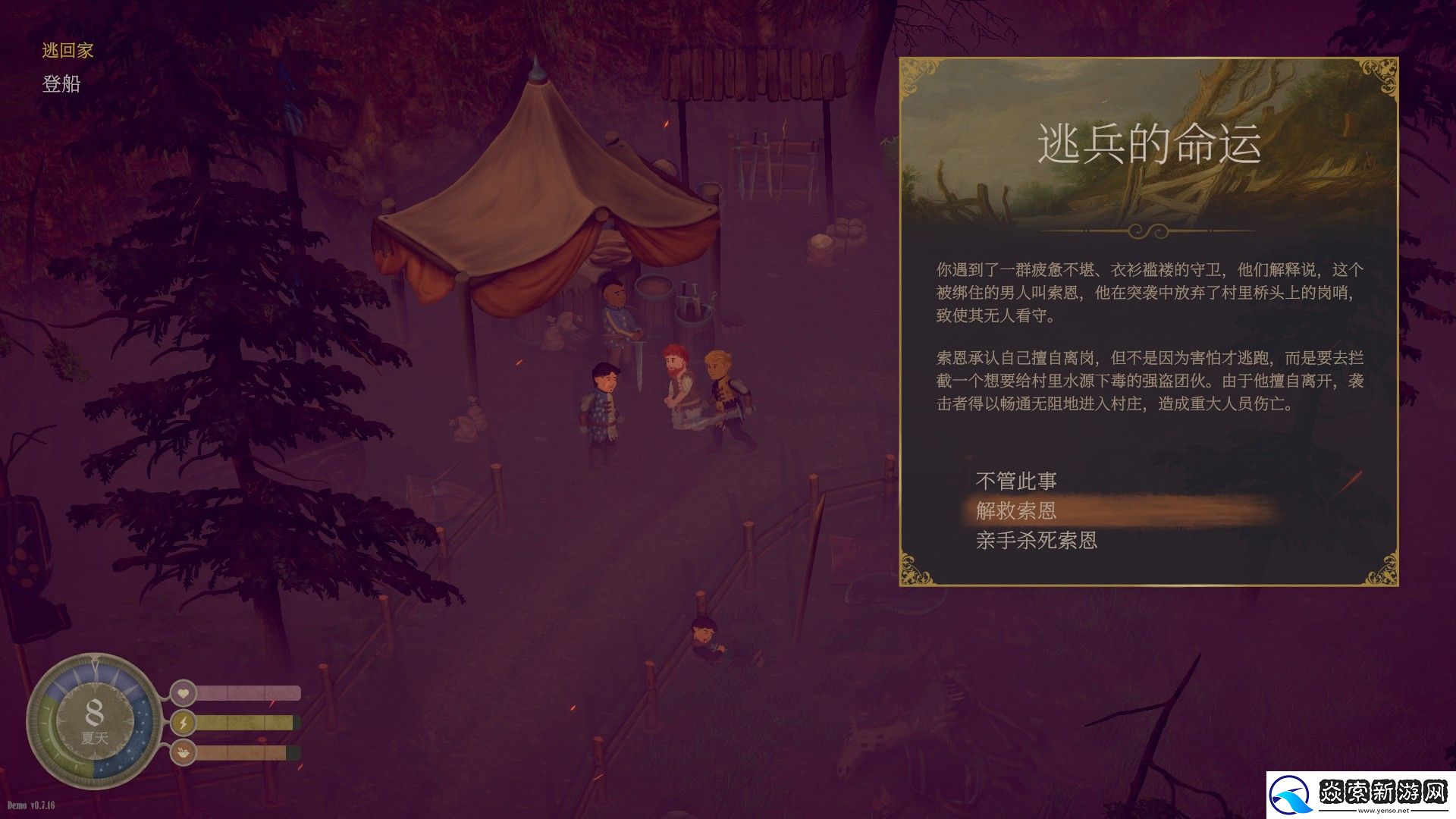Choose the 不管此事 dialogue option

point(1015,481)
